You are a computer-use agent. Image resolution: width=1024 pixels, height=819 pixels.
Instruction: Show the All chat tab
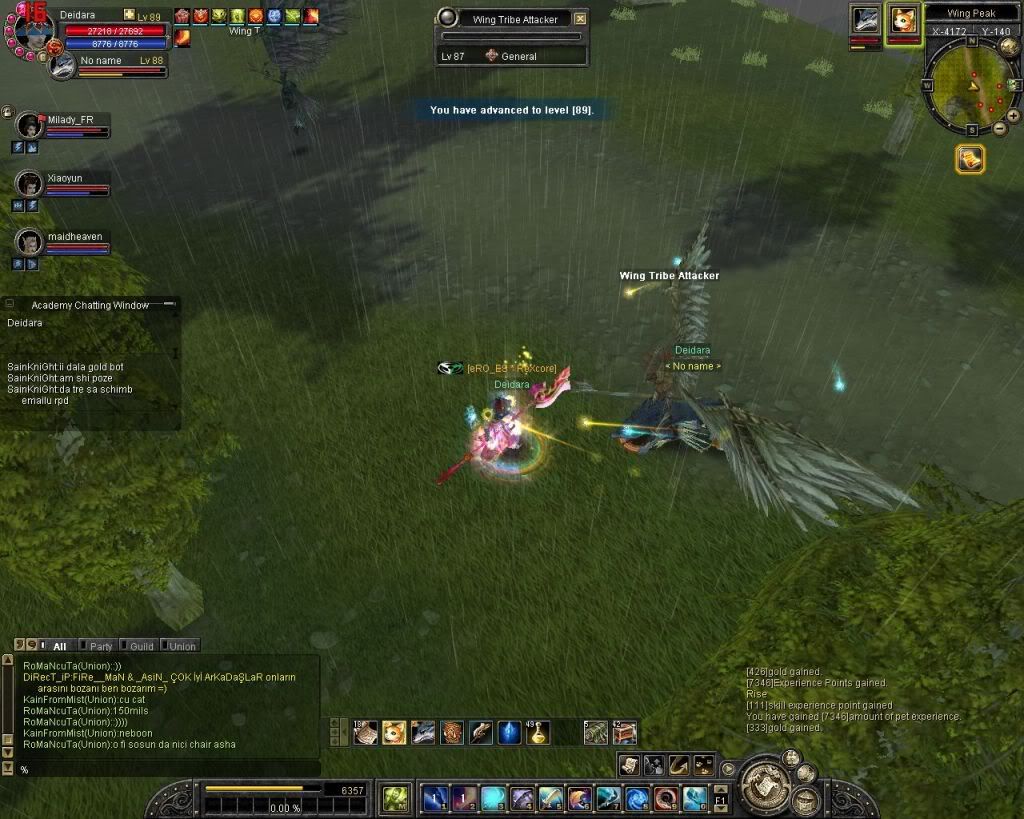tap(57, 646)
